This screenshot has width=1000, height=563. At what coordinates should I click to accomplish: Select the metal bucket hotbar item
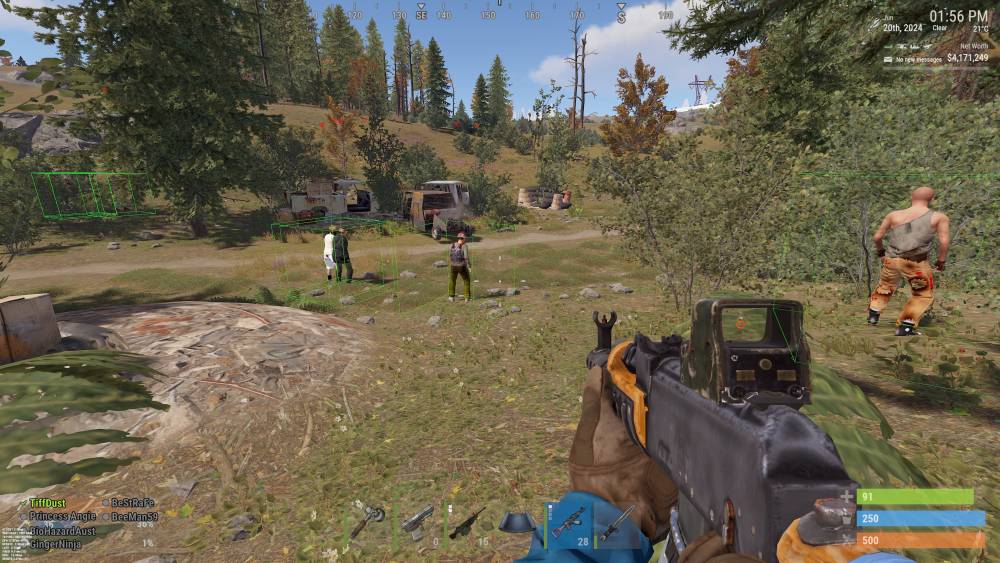[x=517, y=522]
